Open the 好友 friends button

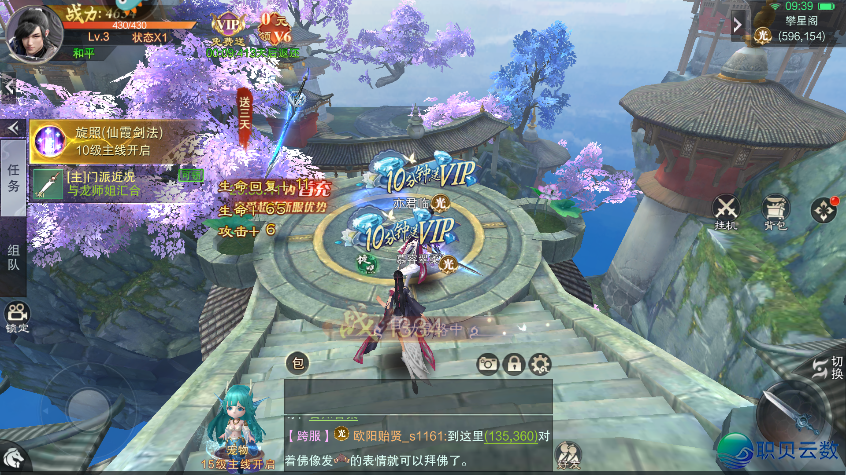pos(569,455)
